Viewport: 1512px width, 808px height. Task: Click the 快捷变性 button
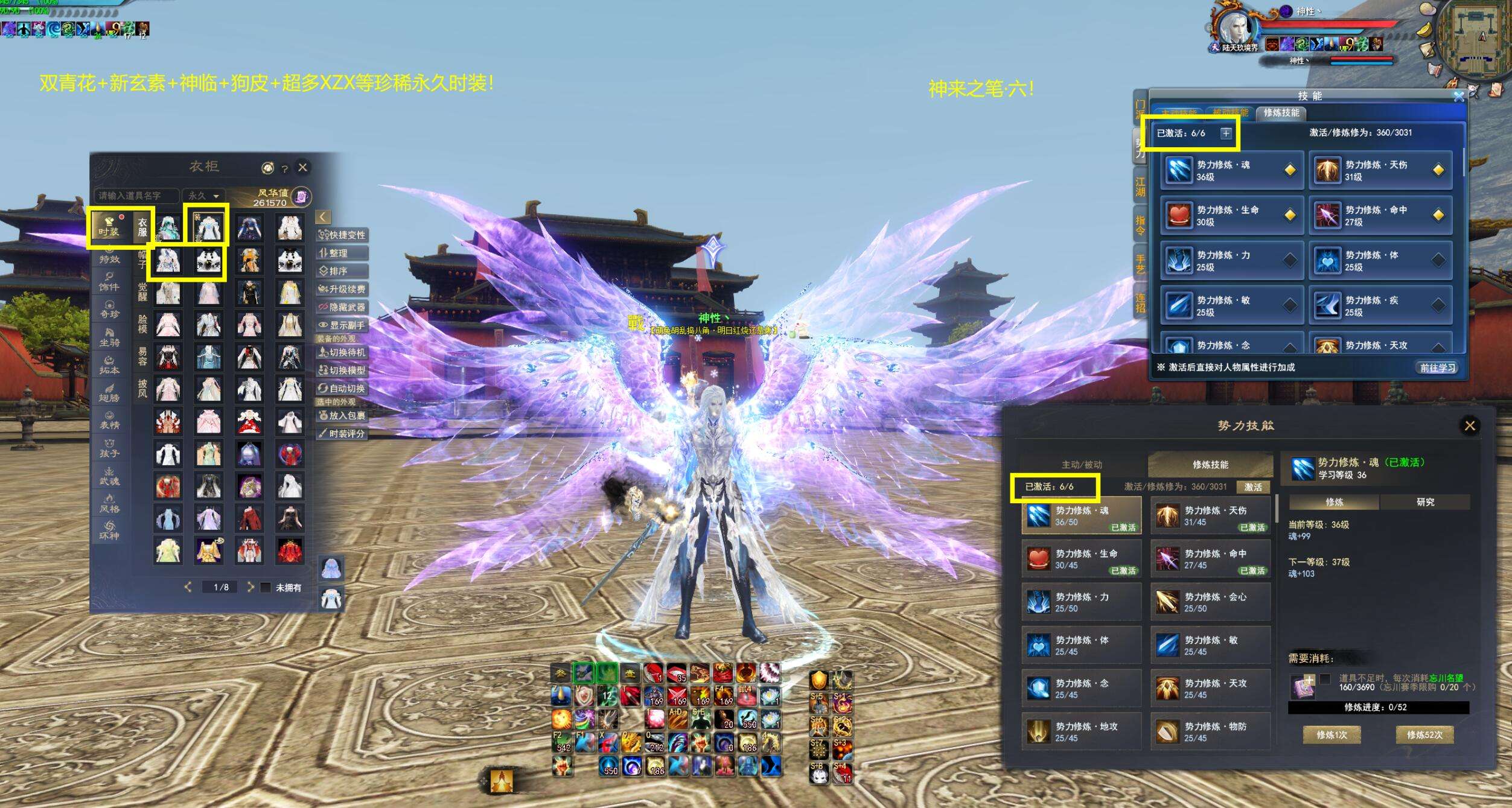tap(342, 235)
